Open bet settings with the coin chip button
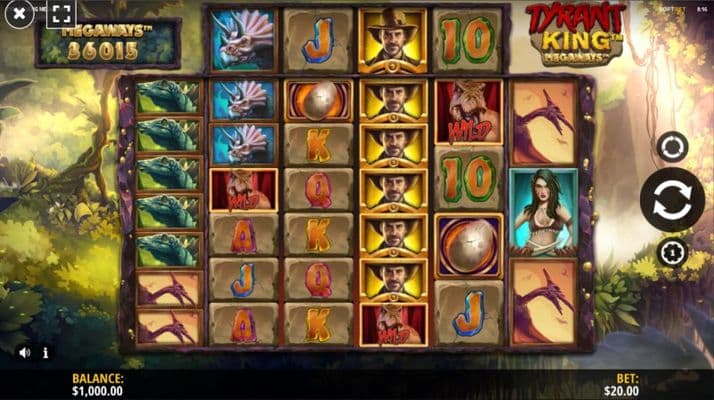Screen dimensions: 714x400 pos(672,250)
